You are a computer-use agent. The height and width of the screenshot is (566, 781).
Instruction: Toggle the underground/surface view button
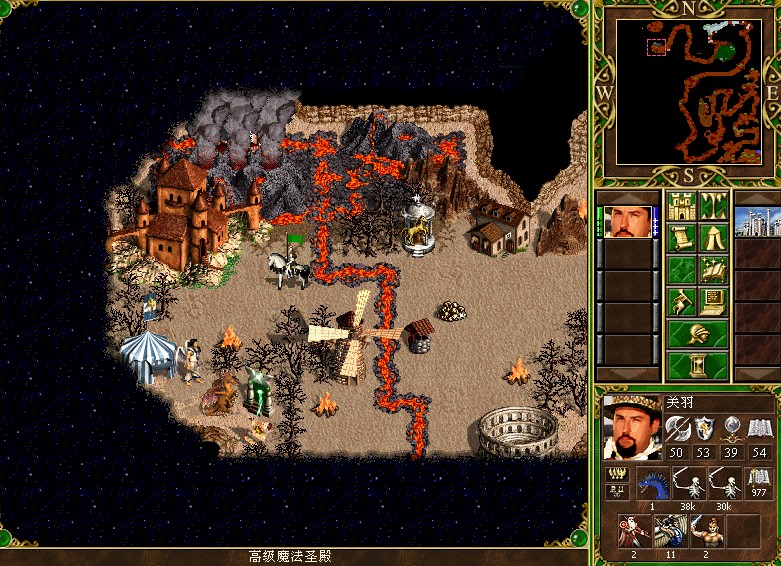pyautogui.click(x=714, y=207)
